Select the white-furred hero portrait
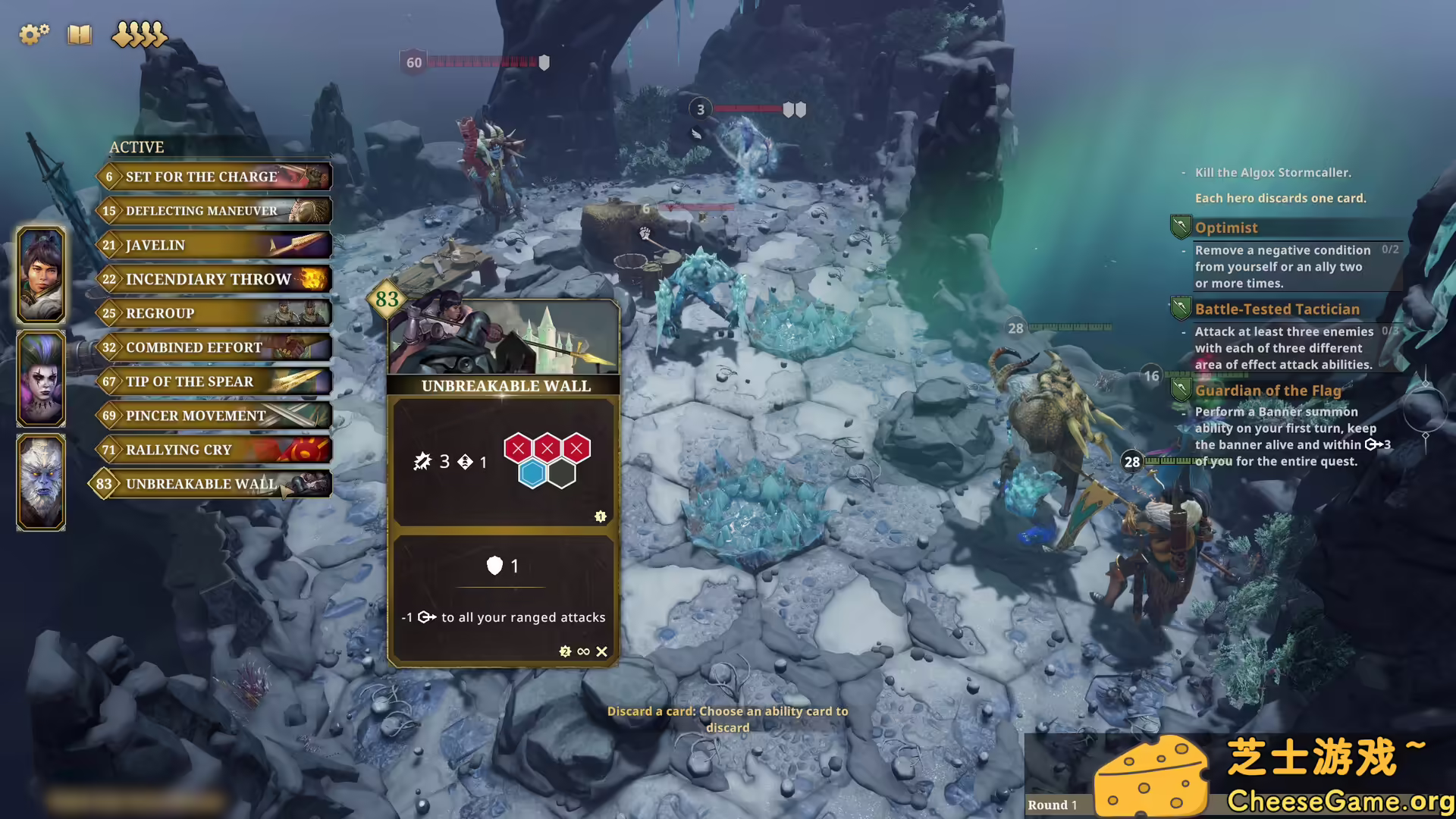 tap(41, 482)
